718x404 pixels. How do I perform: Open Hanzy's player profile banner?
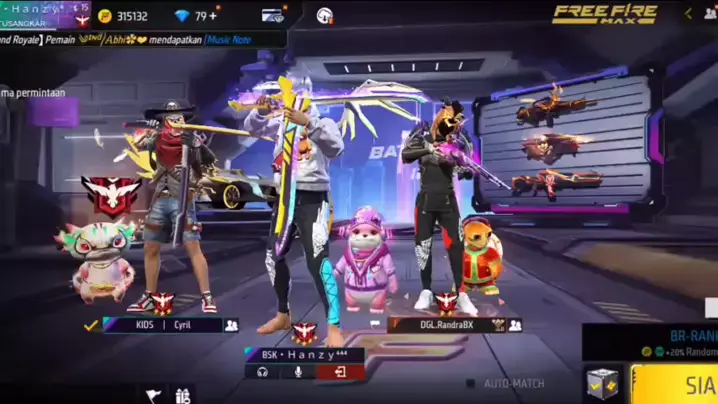coord(45,14)
